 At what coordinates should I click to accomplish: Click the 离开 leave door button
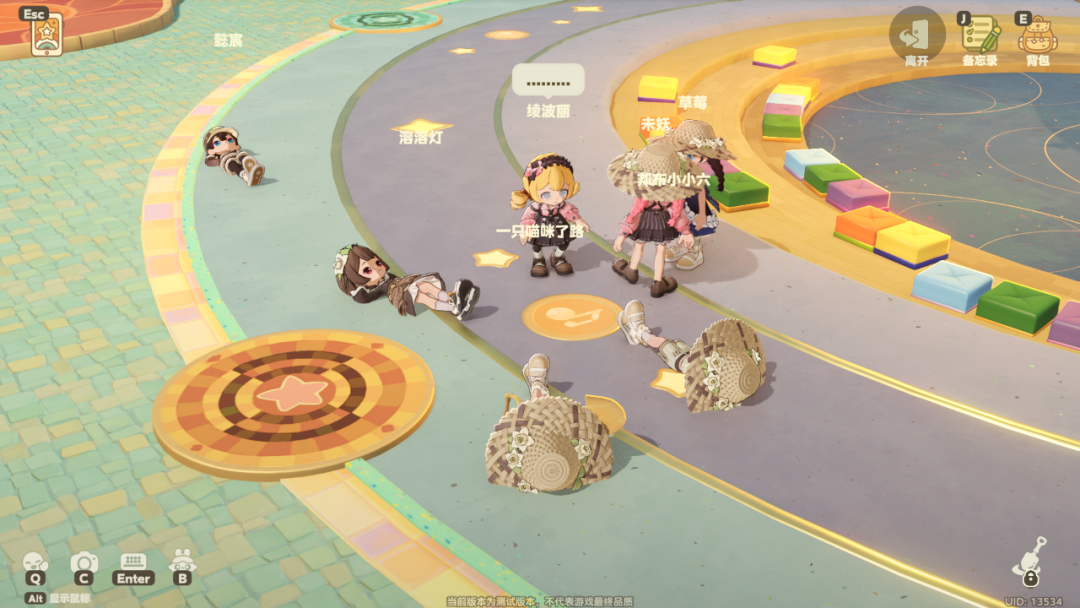[916, 34]
